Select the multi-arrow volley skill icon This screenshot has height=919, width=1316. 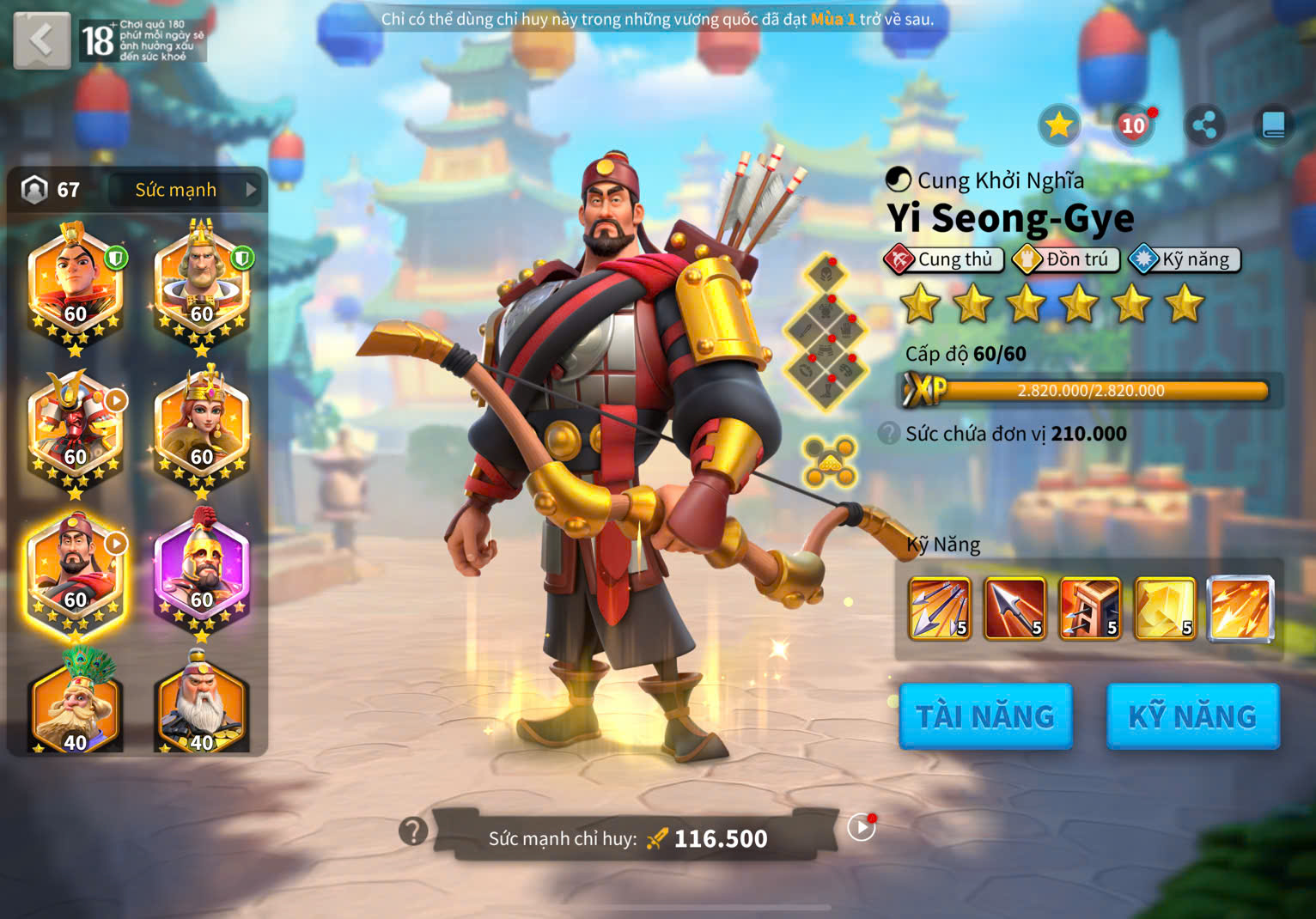pos(940,609)
